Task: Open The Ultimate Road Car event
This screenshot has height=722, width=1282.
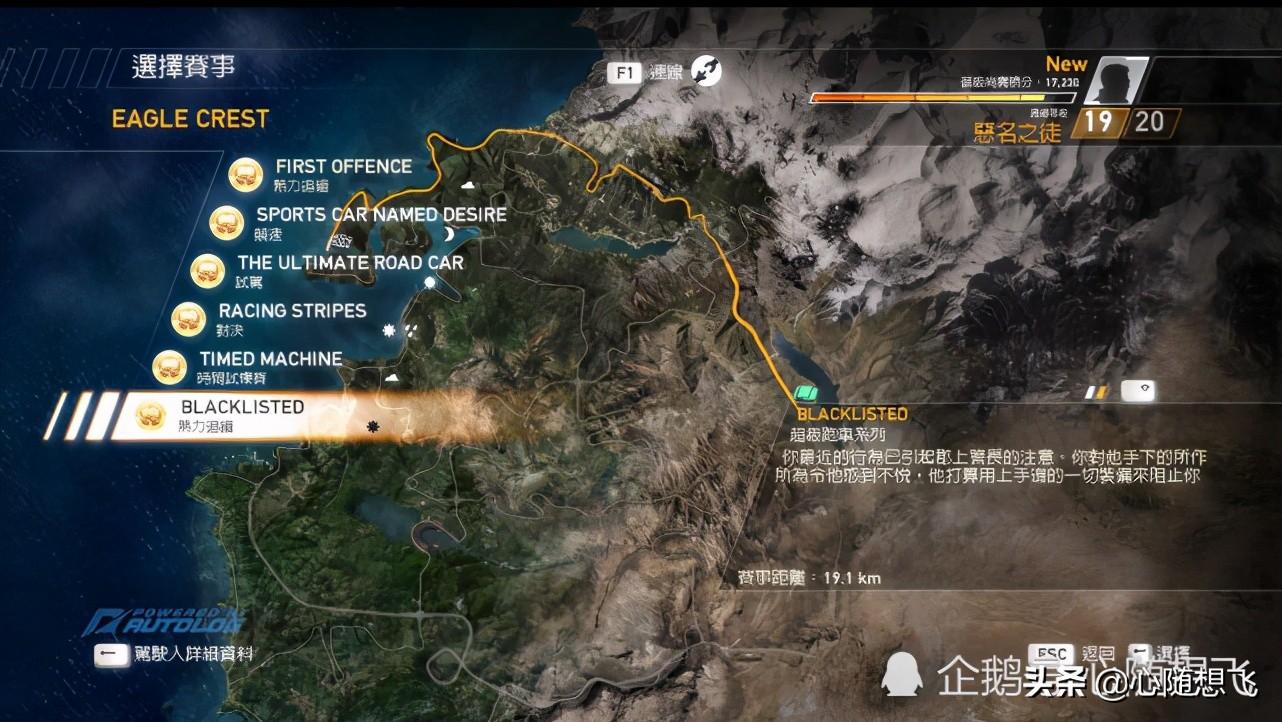Action: (350, 263)
